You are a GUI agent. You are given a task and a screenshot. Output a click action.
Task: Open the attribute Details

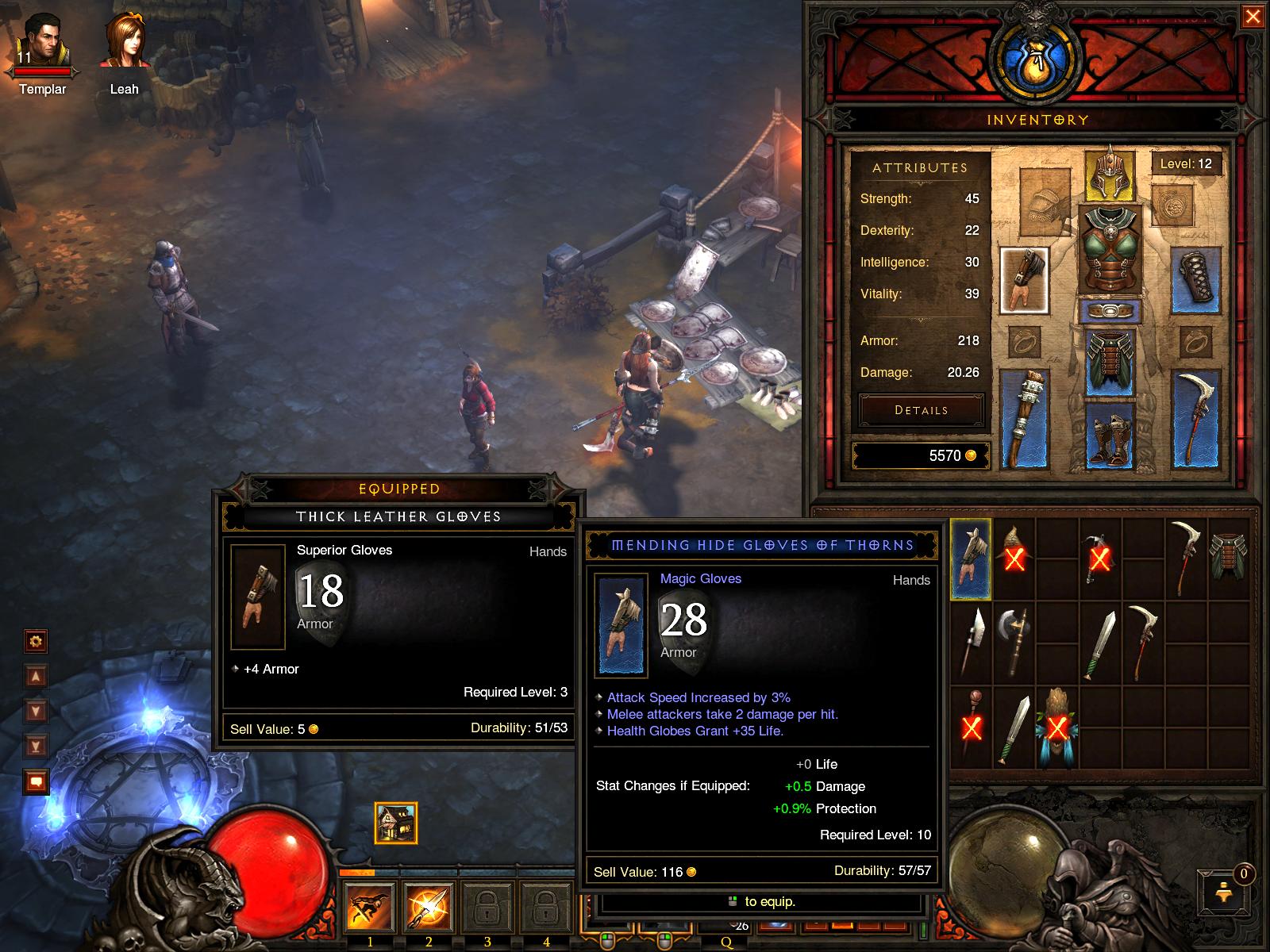point(921,410)
